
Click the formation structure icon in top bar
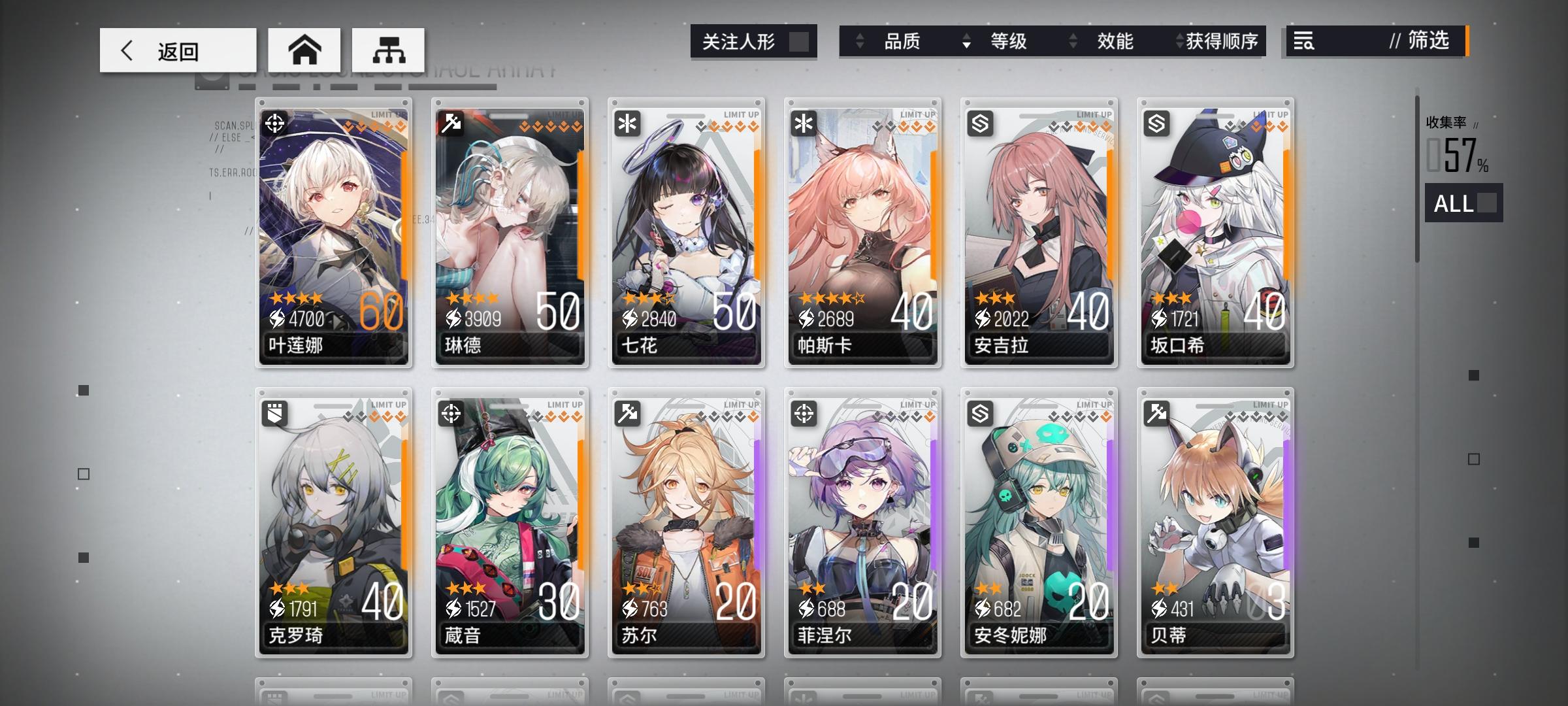click(389, 50)
